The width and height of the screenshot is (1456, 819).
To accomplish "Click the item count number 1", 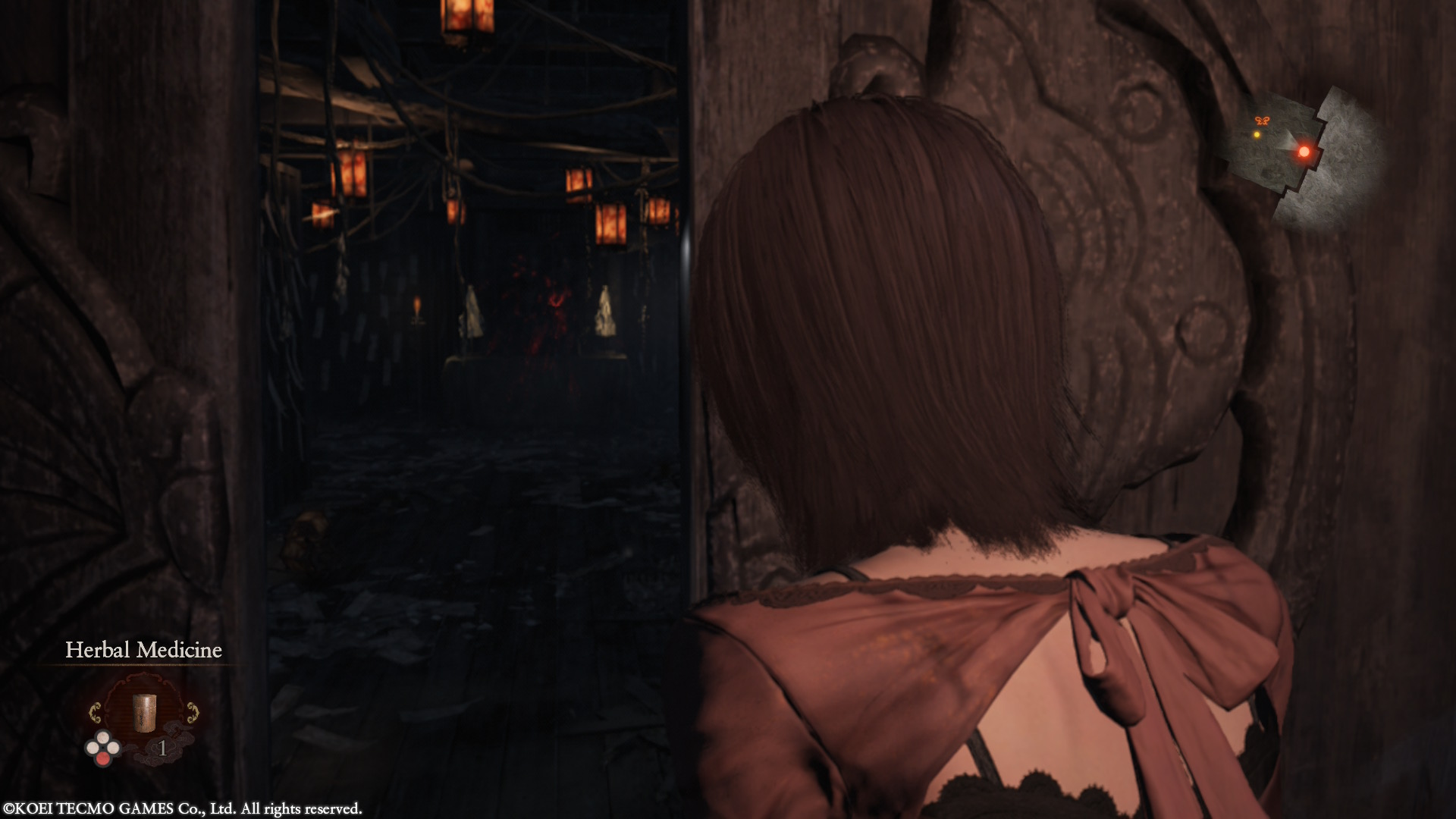I will coord(162,748).
